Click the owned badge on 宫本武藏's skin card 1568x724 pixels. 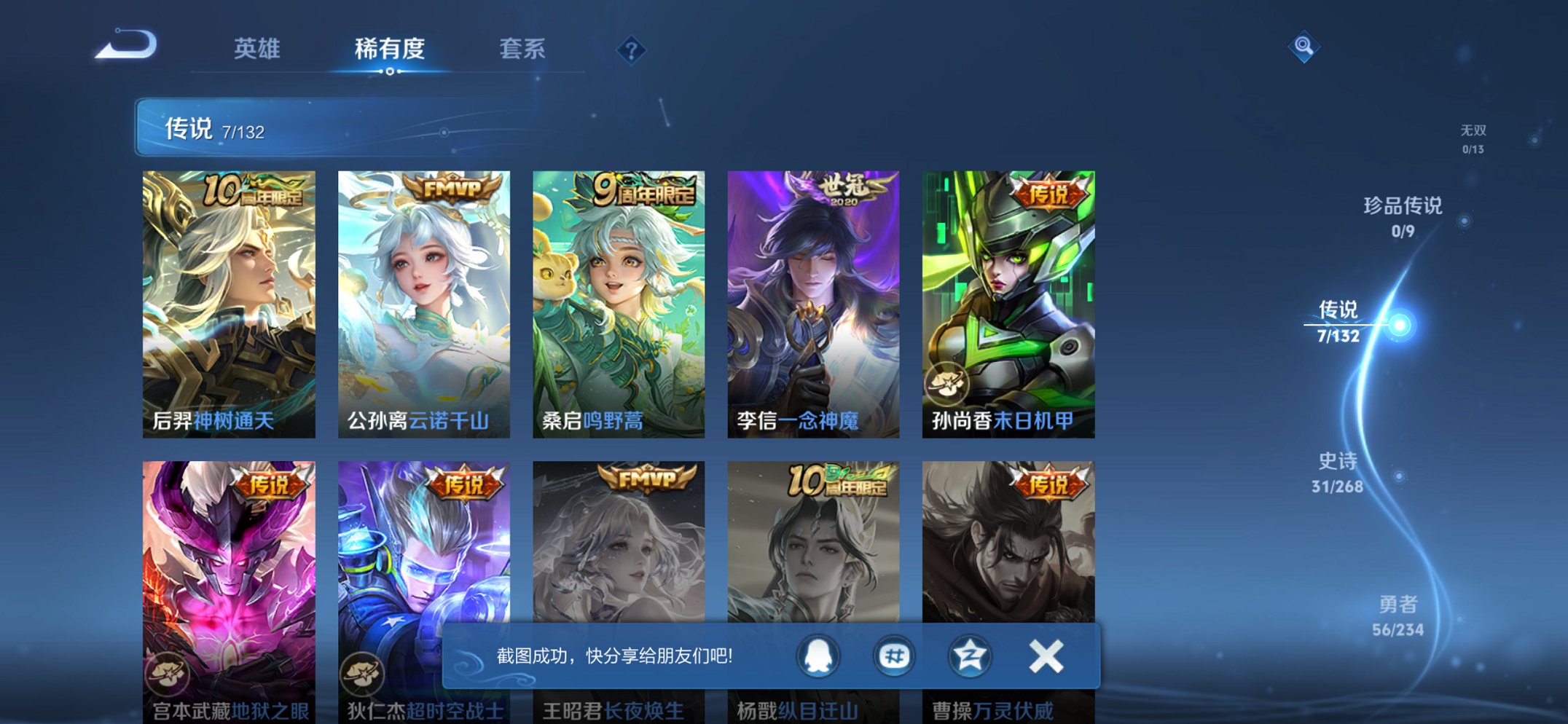(x=167, y=674)
